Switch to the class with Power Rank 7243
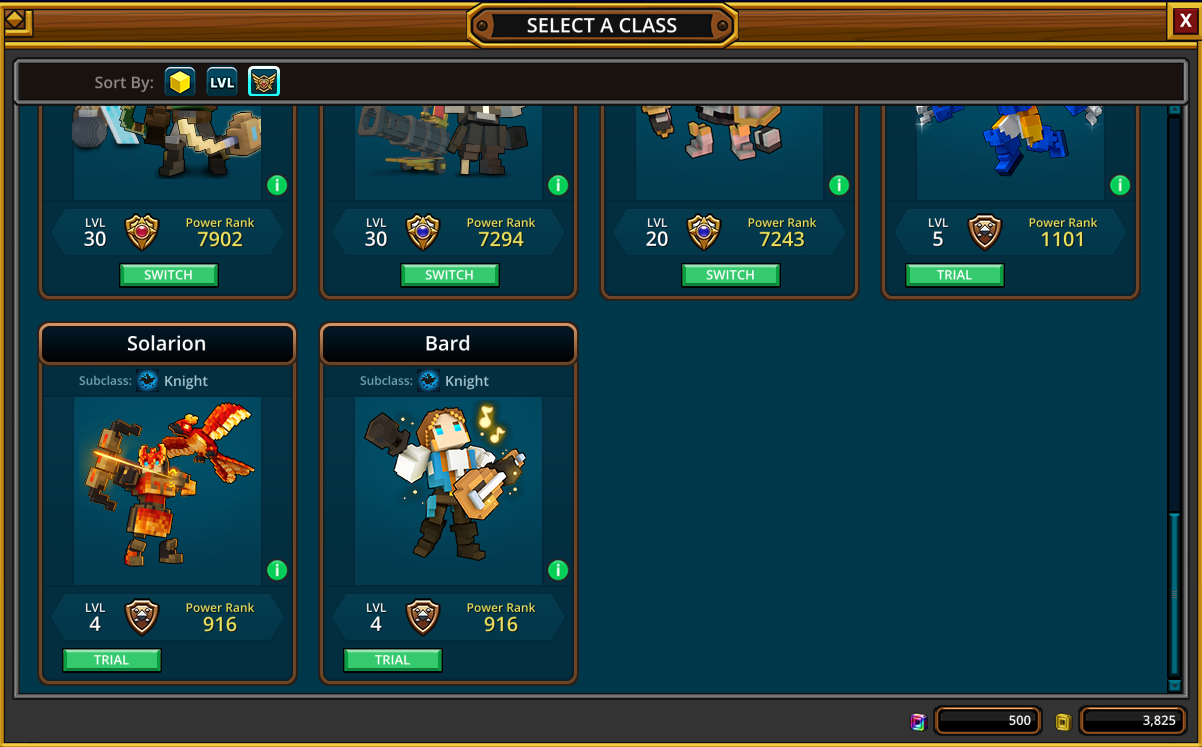Viewport: 1202px width, 747px height. (730, 275)
